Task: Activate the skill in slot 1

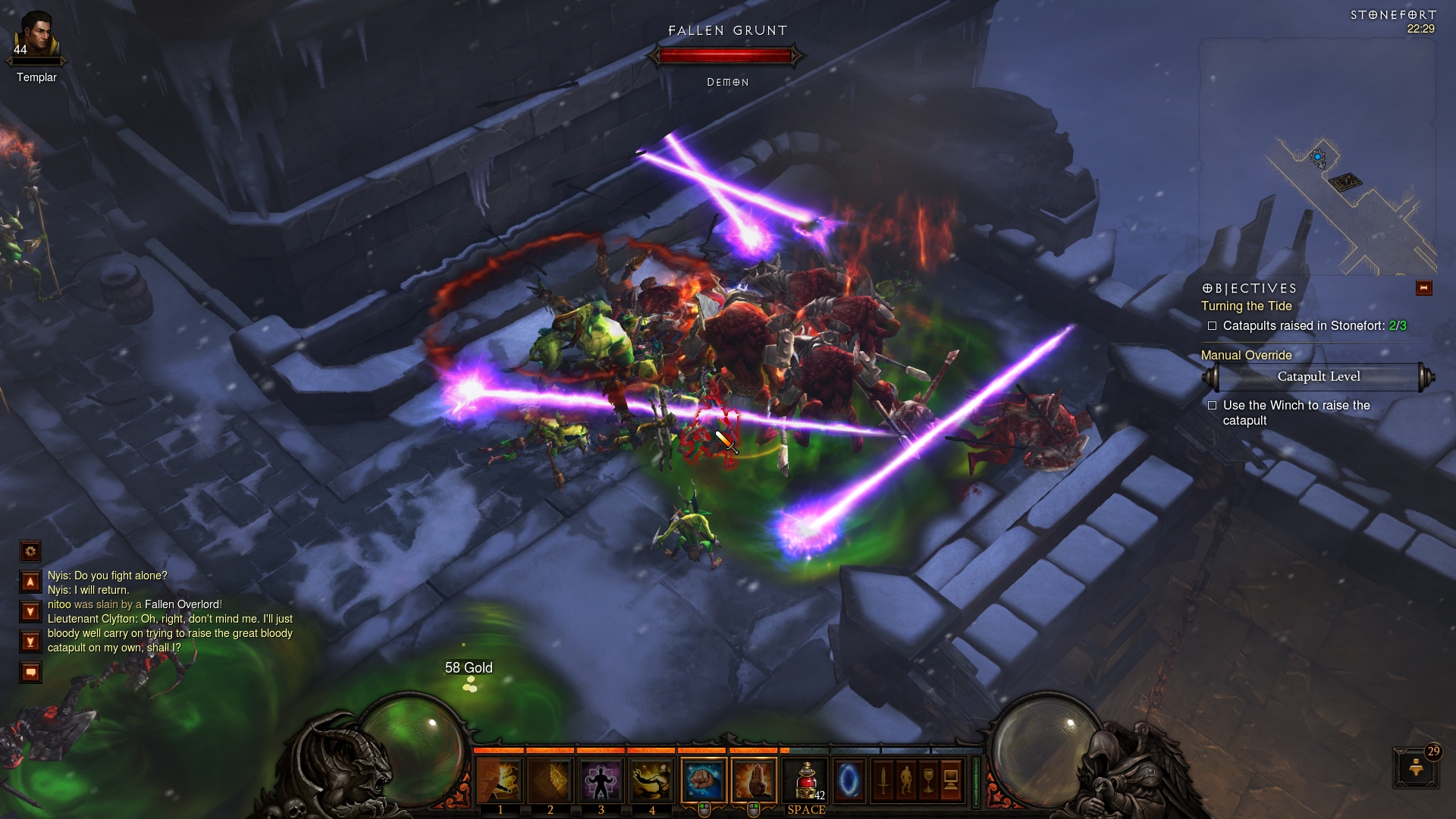Action: click(500, 780)
